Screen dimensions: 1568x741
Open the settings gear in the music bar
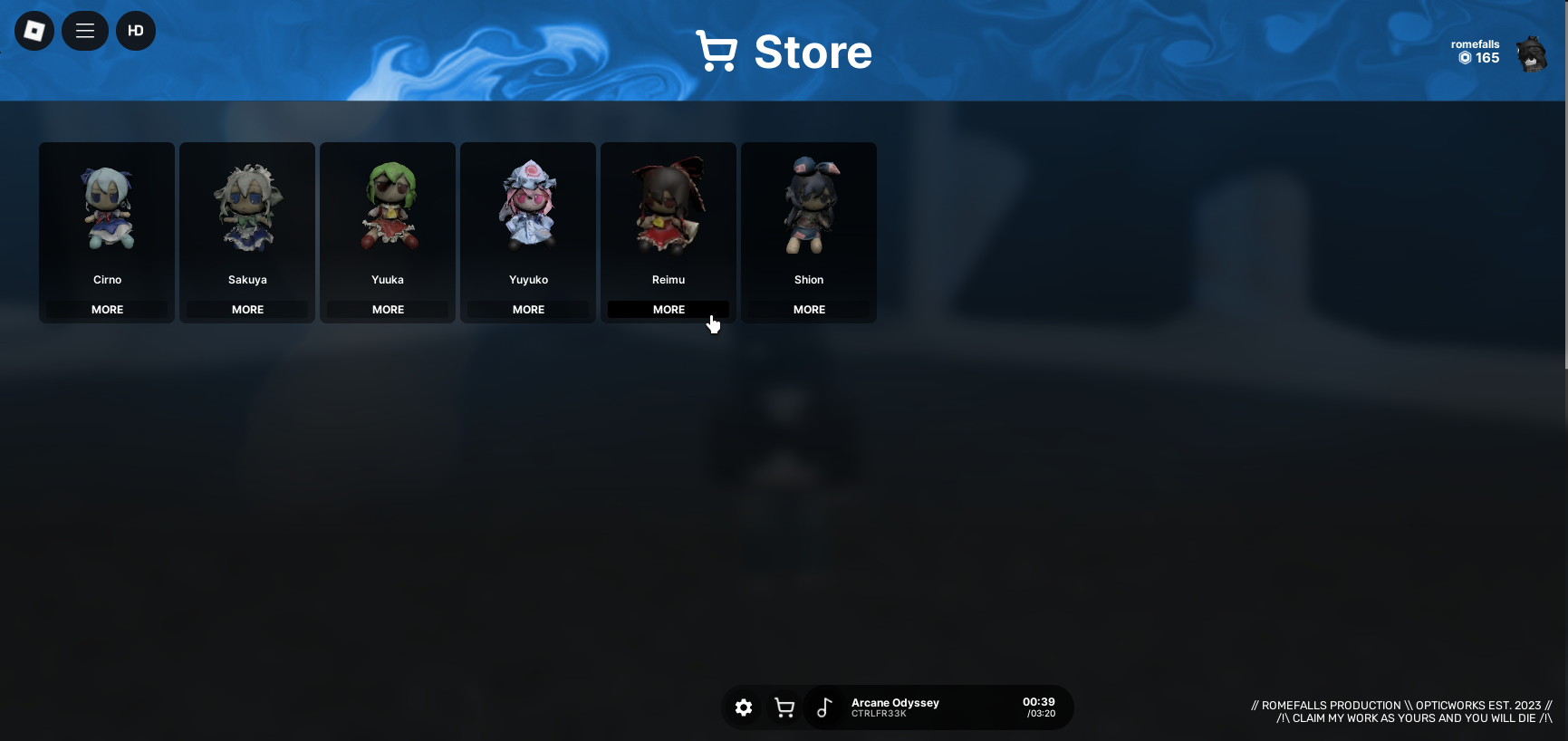tap(744, 707)
